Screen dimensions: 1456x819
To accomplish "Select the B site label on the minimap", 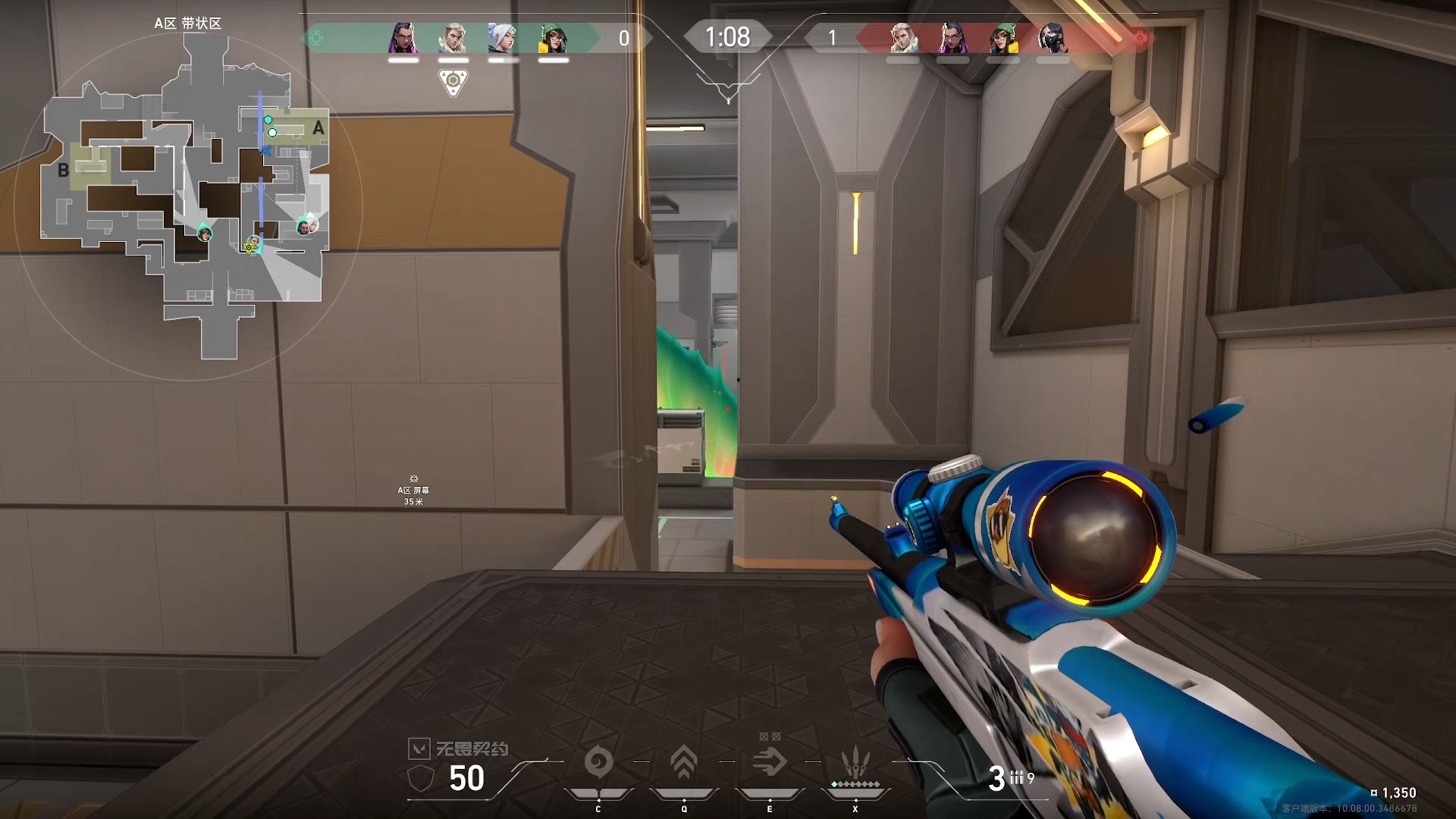I will coord(64,171).
